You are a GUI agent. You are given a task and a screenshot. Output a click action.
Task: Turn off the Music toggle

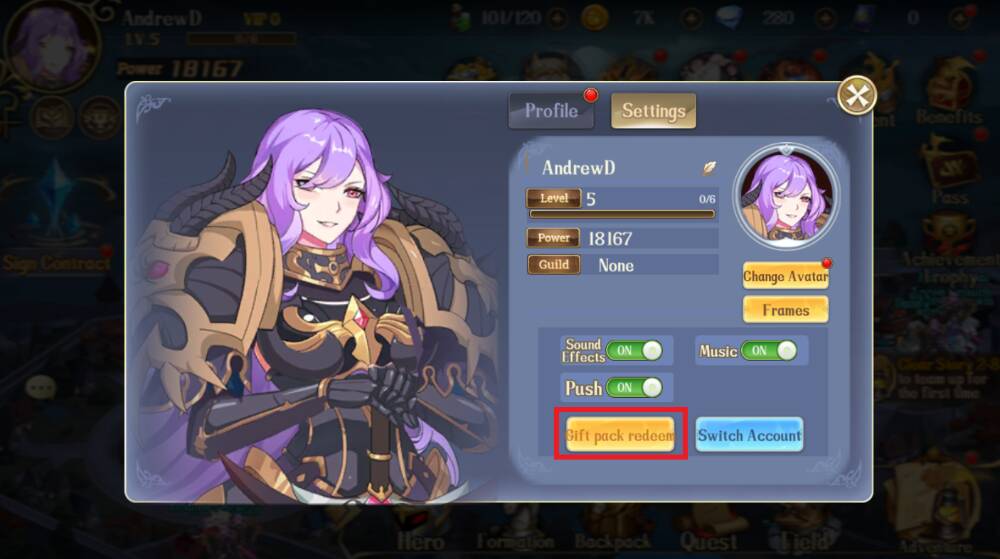tap(769, 351)
